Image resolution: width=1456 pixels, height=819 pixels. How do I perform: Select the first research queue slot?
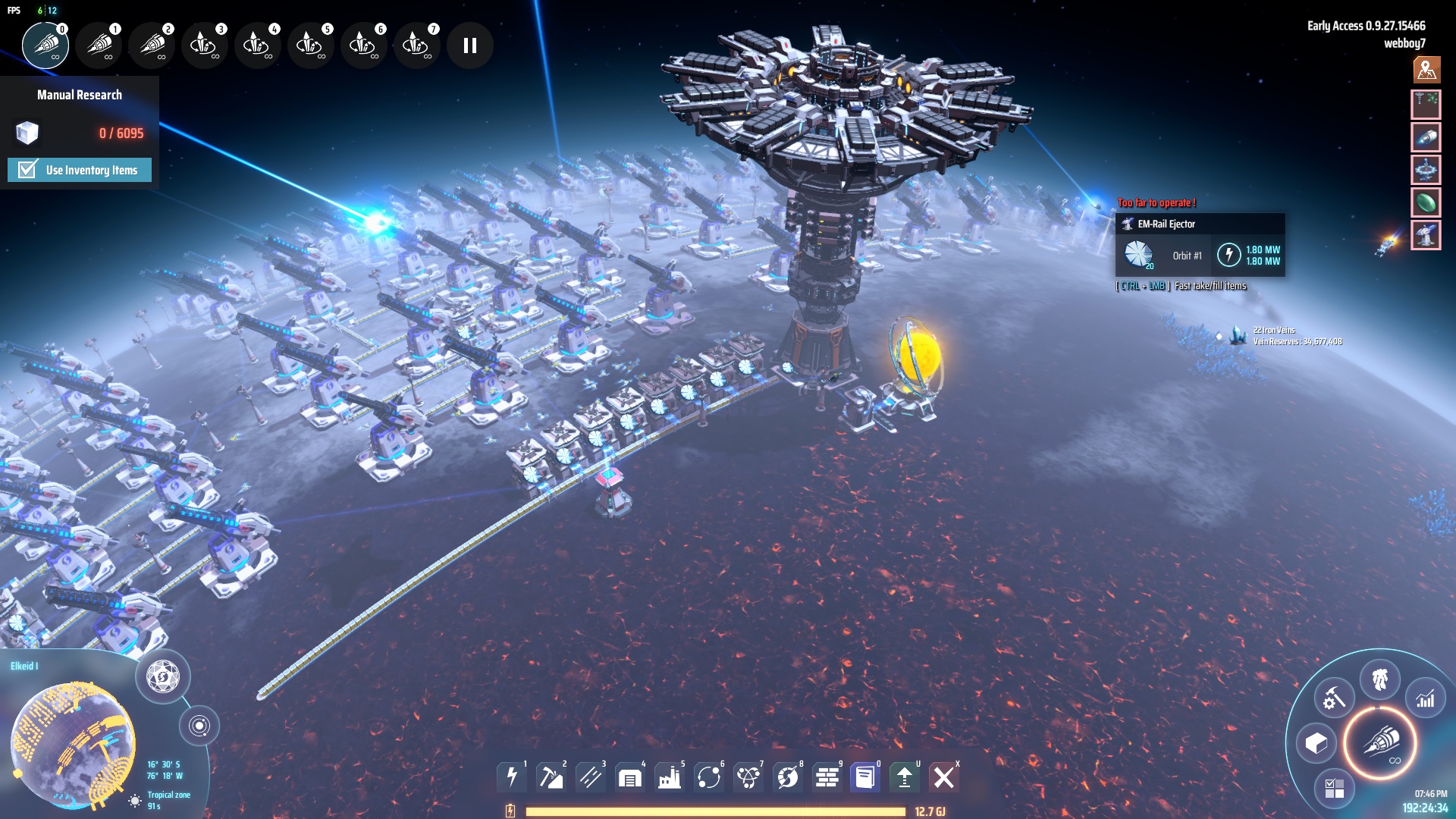(x=45, y=45)
